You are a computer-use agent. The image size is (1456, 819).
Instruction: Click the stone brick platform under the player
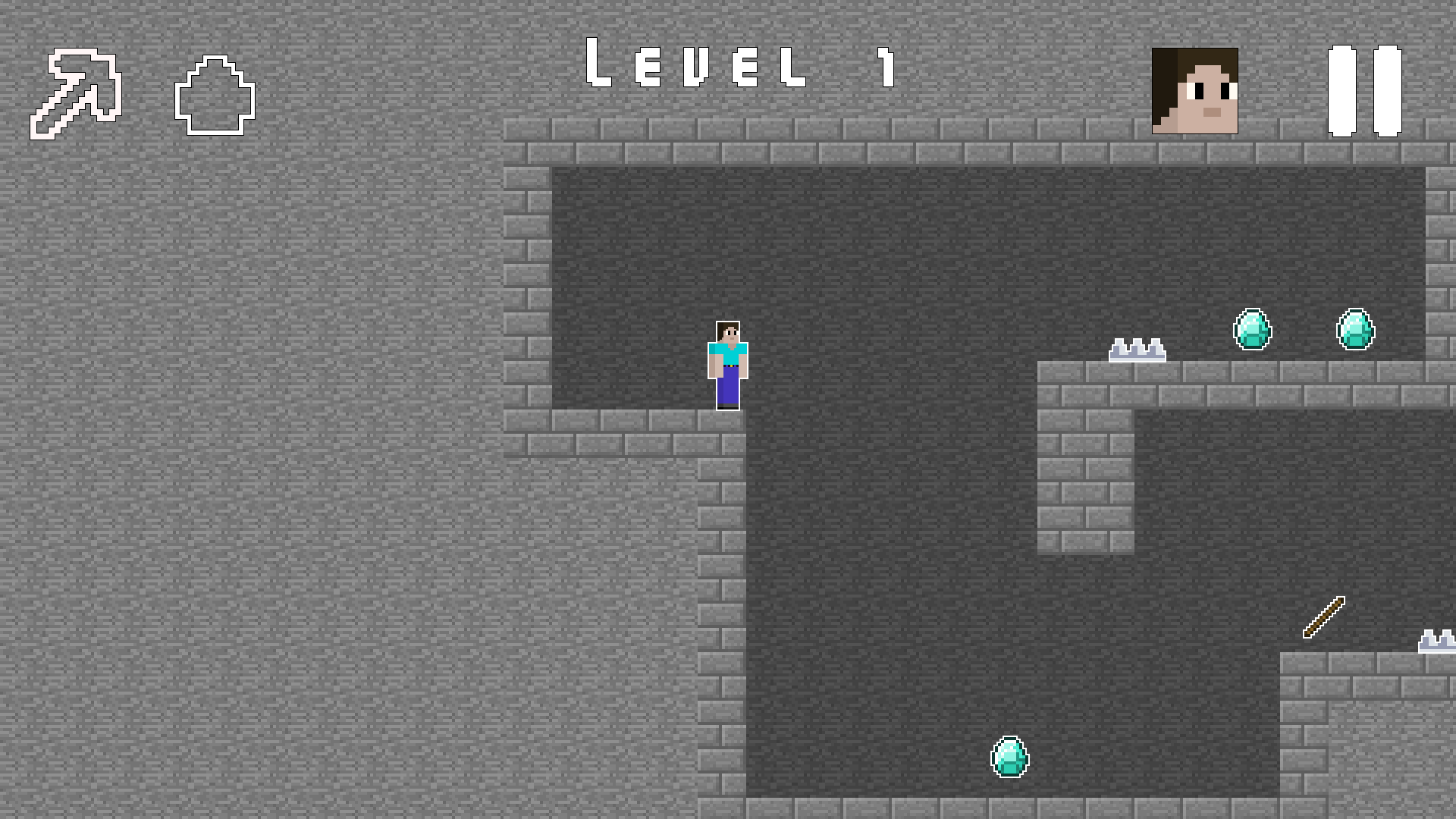[x=645, y=432]
